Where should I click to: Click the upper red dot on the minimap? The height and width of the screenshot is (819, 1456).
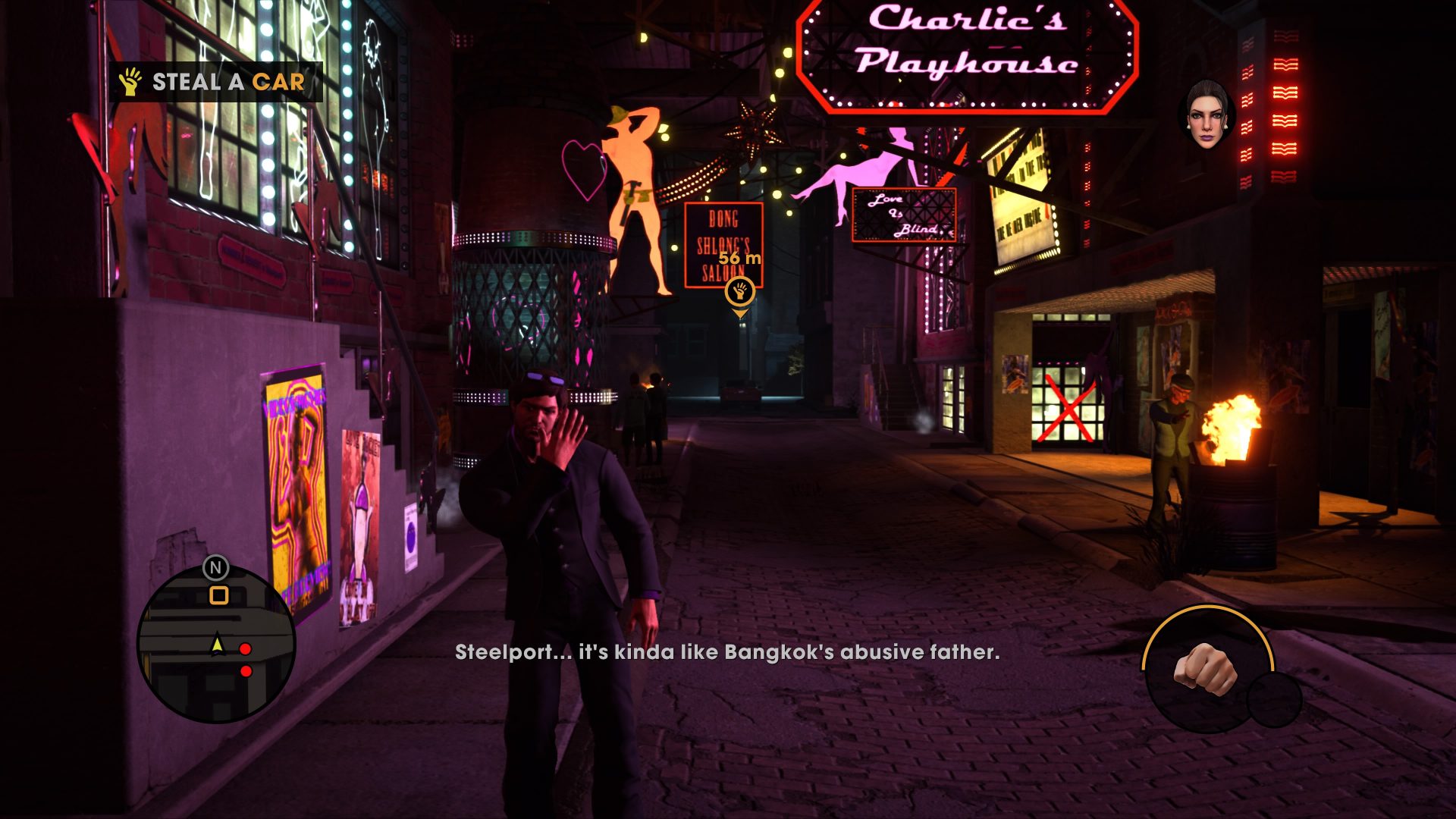[x=244, y=648]
